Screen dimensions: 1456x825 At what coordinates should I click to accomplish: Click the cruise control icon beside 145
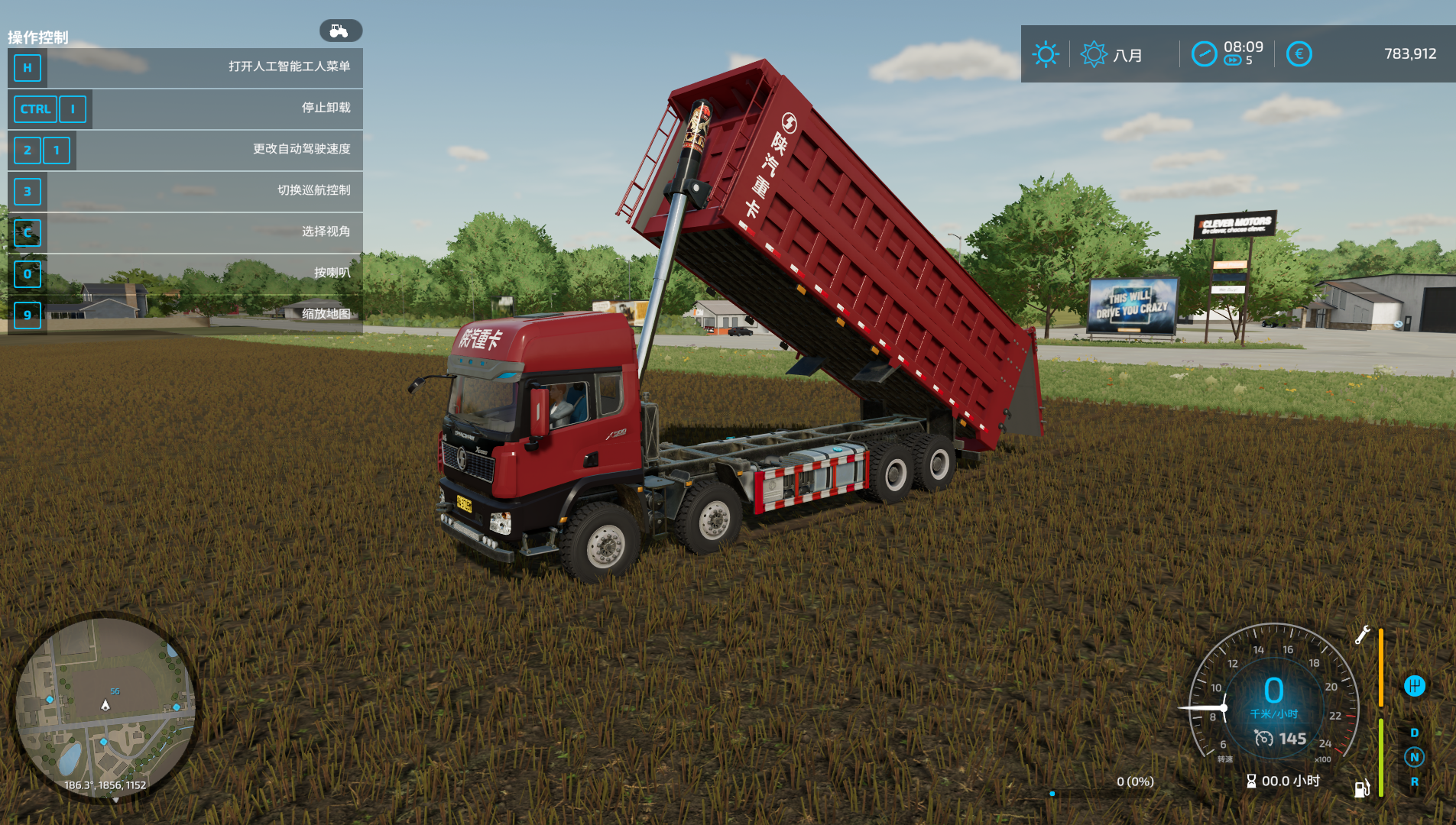1263,739
